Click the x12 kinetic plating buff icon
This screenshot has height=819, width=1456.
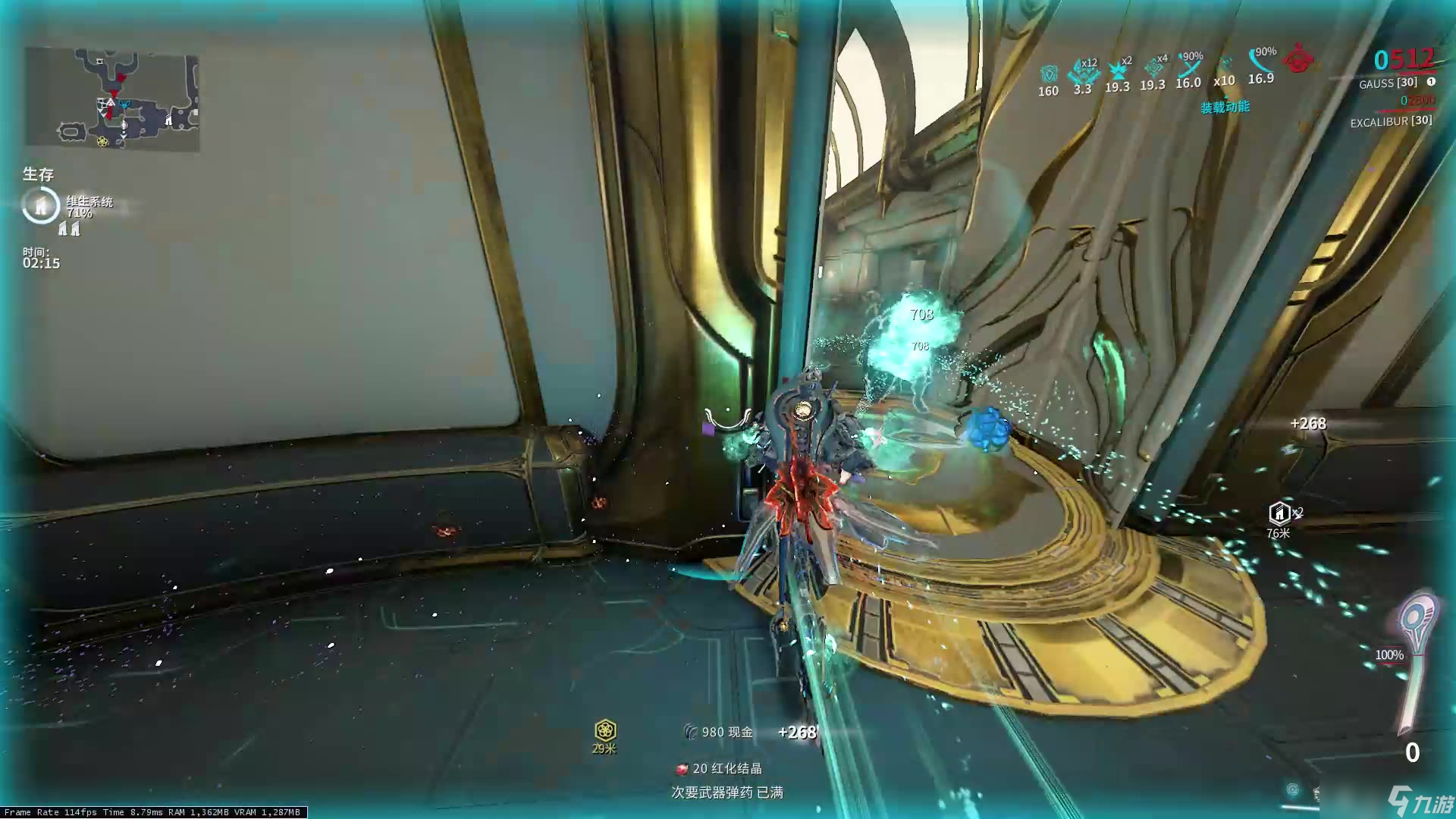1082,72
